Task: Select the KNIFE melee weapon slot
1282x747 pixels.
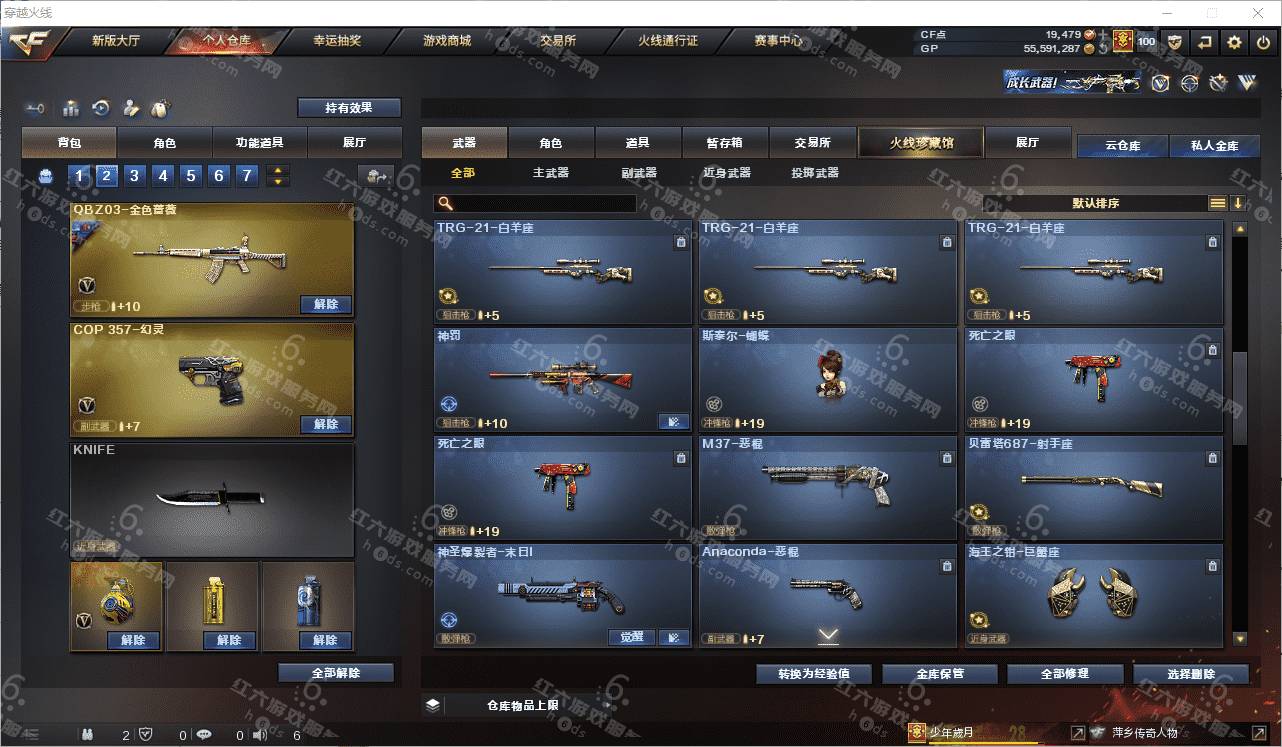Action: pyautogui.click(x=212, y=499)
